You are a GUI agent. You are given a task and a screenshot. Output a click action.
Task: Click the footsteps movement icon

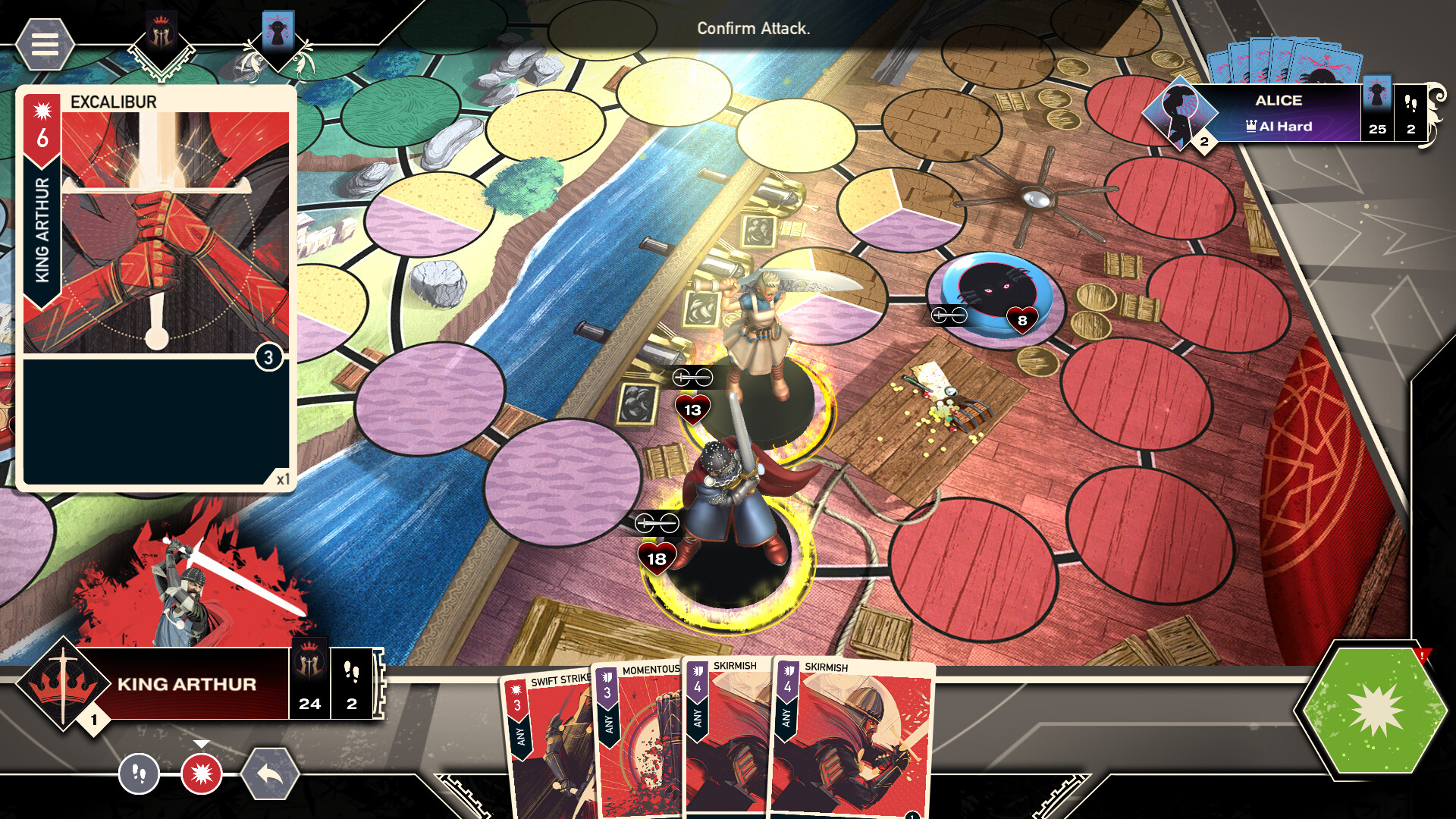coord(140,775)
